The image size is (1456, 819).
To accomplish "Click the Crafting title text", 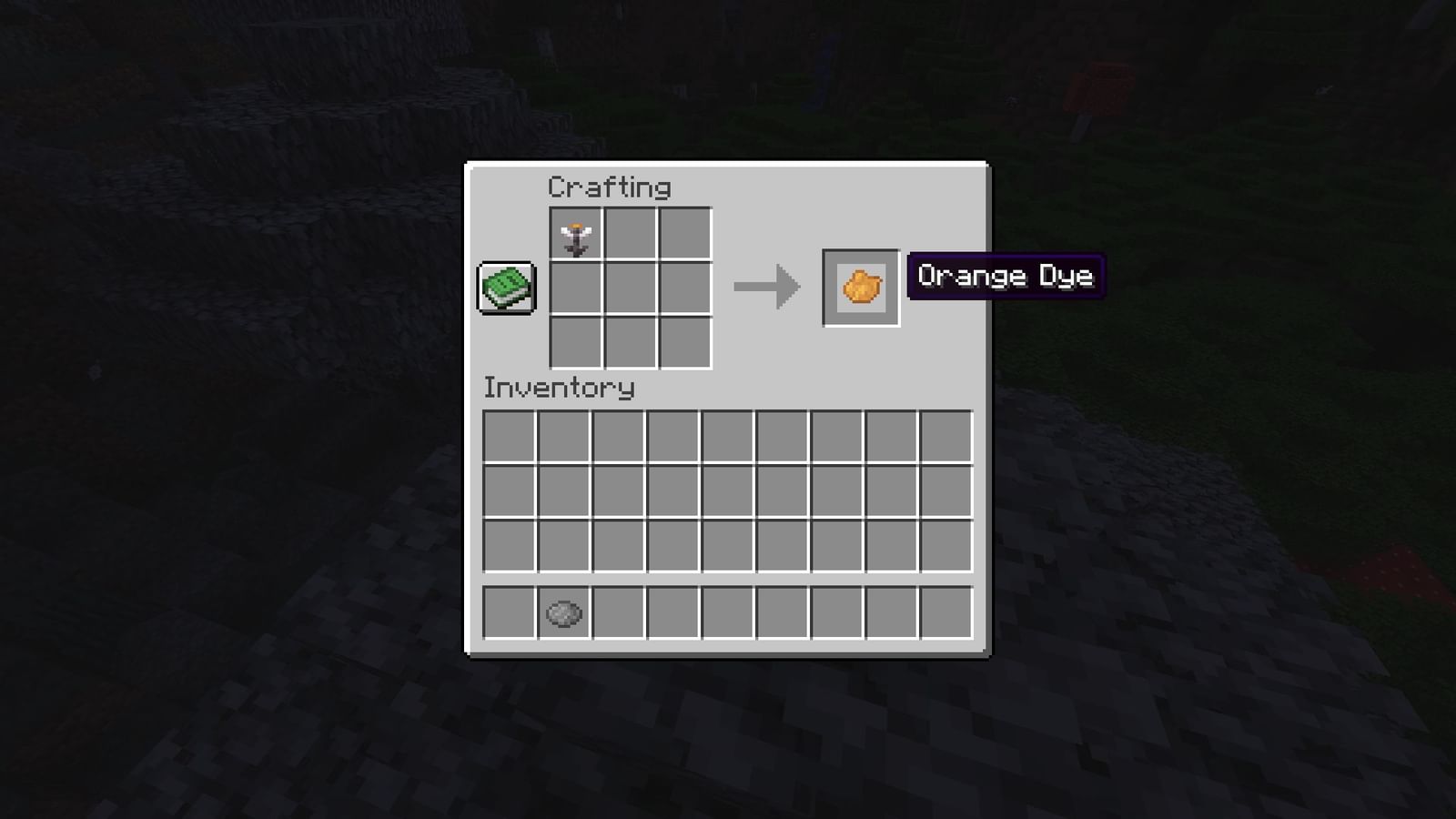I will tap(609, 187).
